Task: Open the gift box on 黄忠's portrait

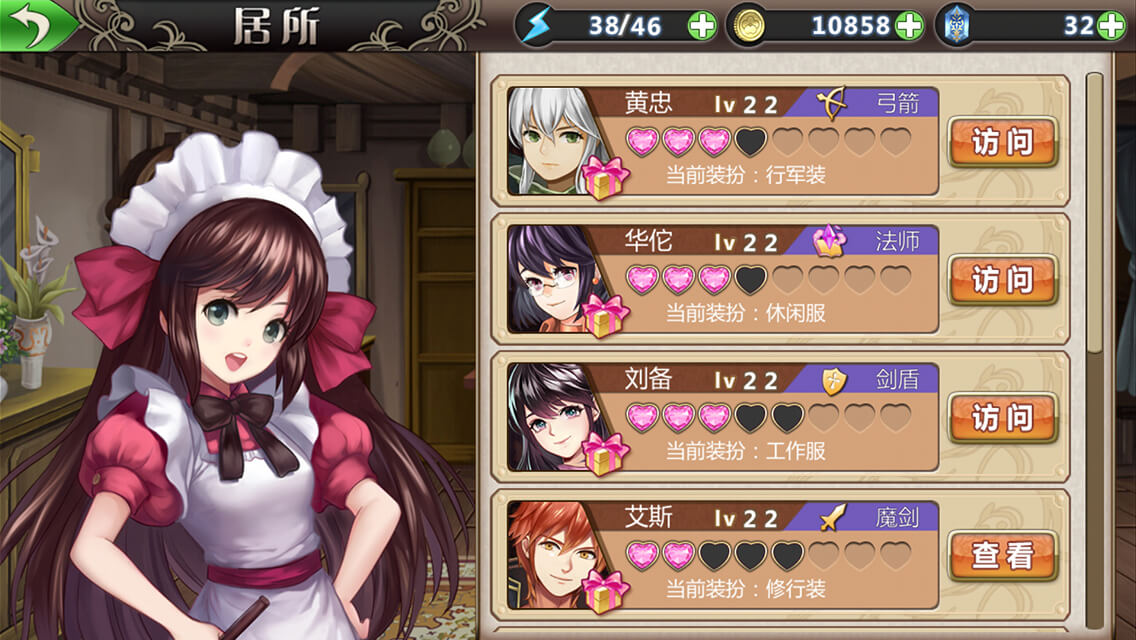Action: pyautogui.click(x=605, y=177)
